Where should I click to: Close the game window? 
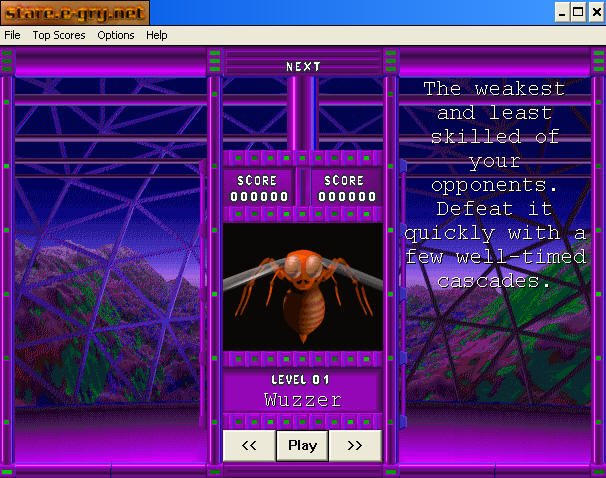[x=595, y=12]
